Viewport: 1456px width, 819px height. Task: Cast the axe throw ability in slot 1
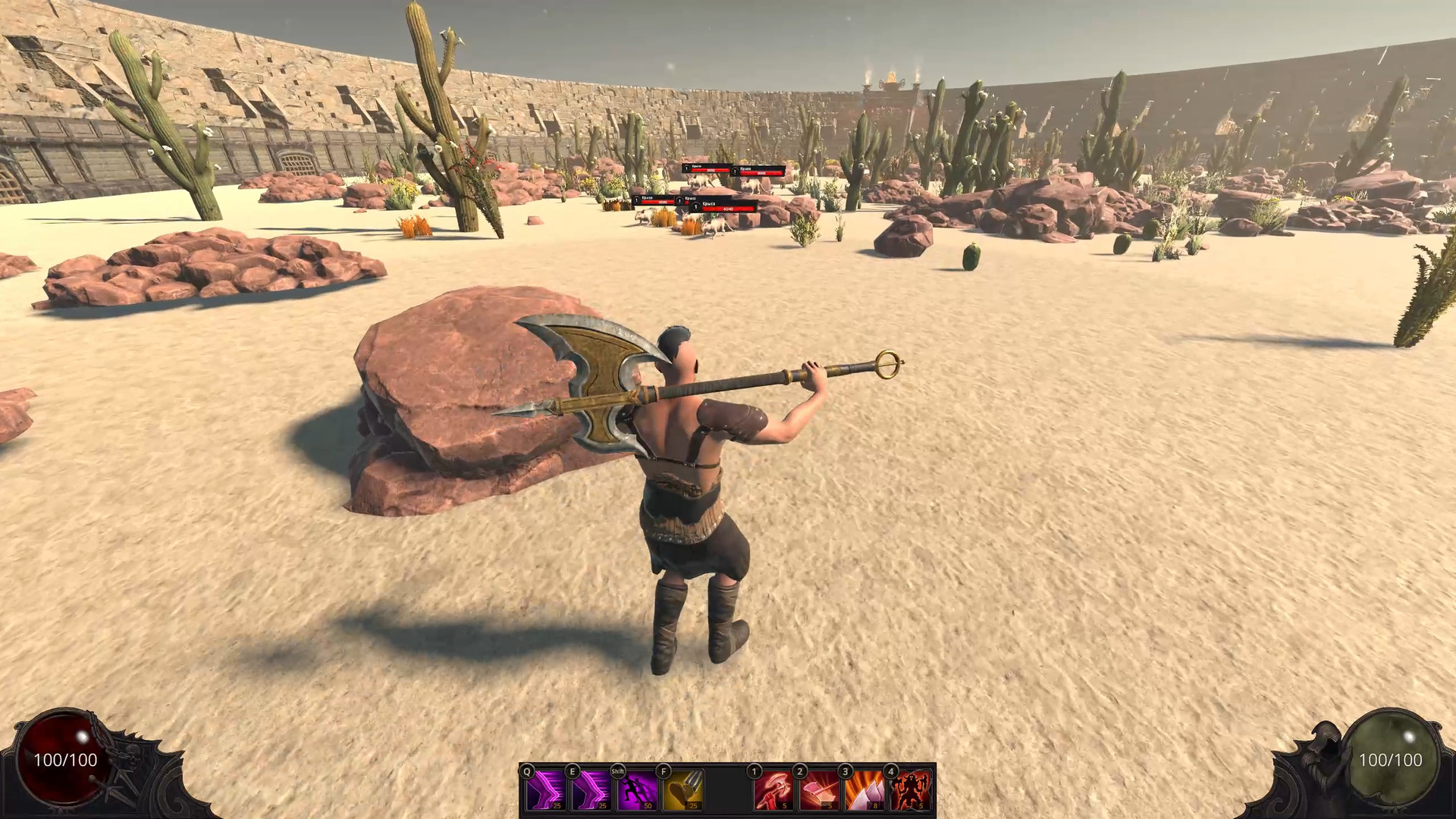pyautogui.click(x=773, y=792)
